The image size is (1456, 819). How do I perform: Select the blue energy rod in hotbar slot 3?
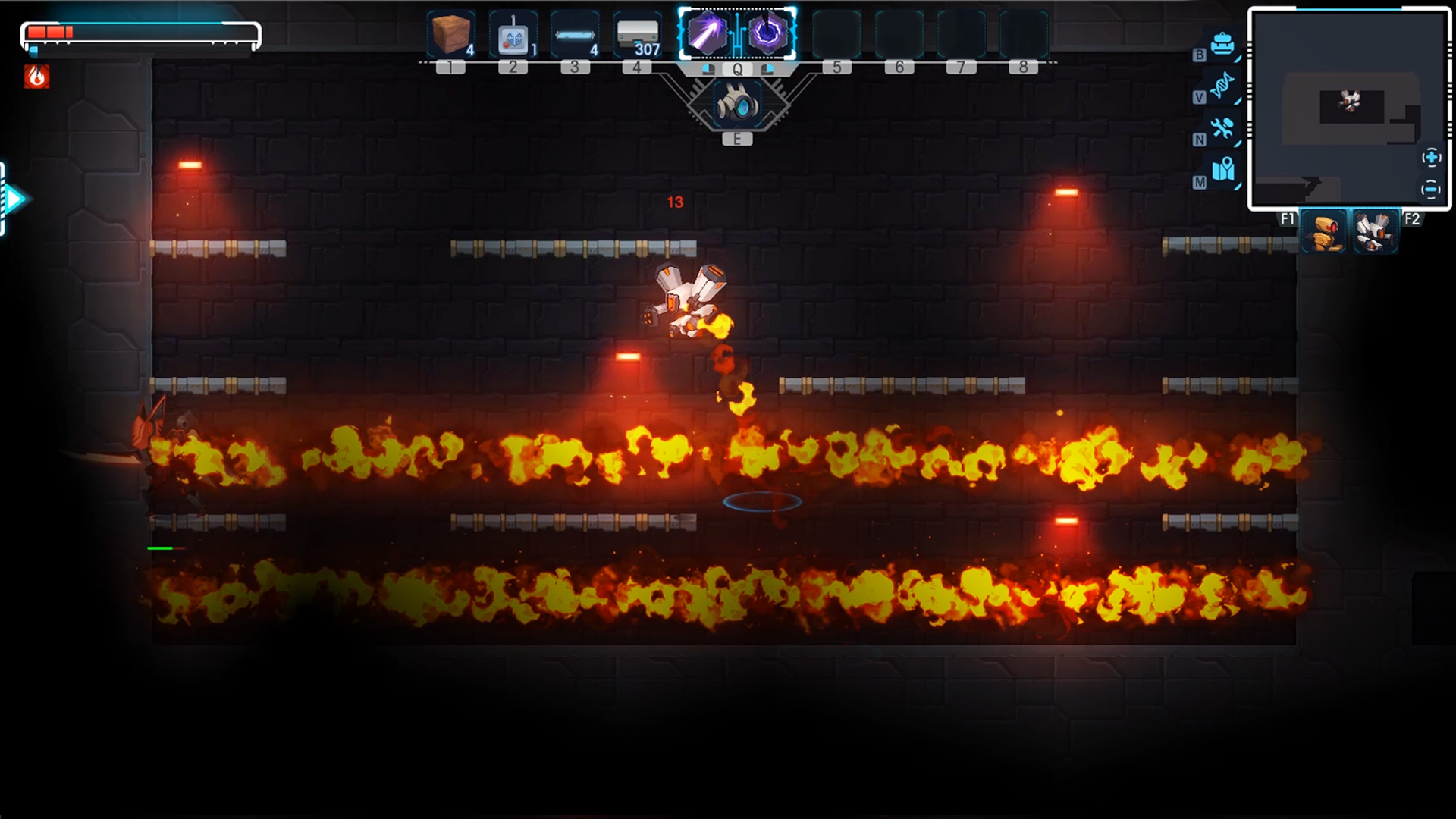[x=576, y=33]
